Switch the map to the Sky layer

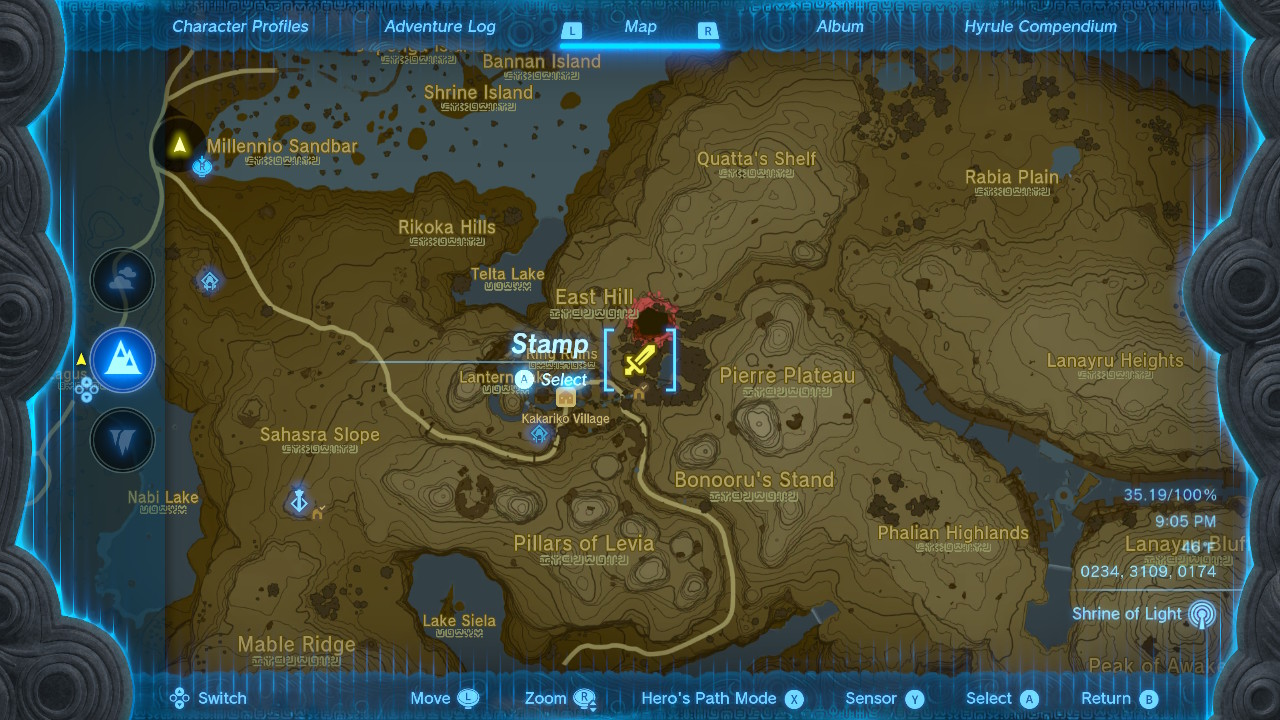tap(123, 281)
